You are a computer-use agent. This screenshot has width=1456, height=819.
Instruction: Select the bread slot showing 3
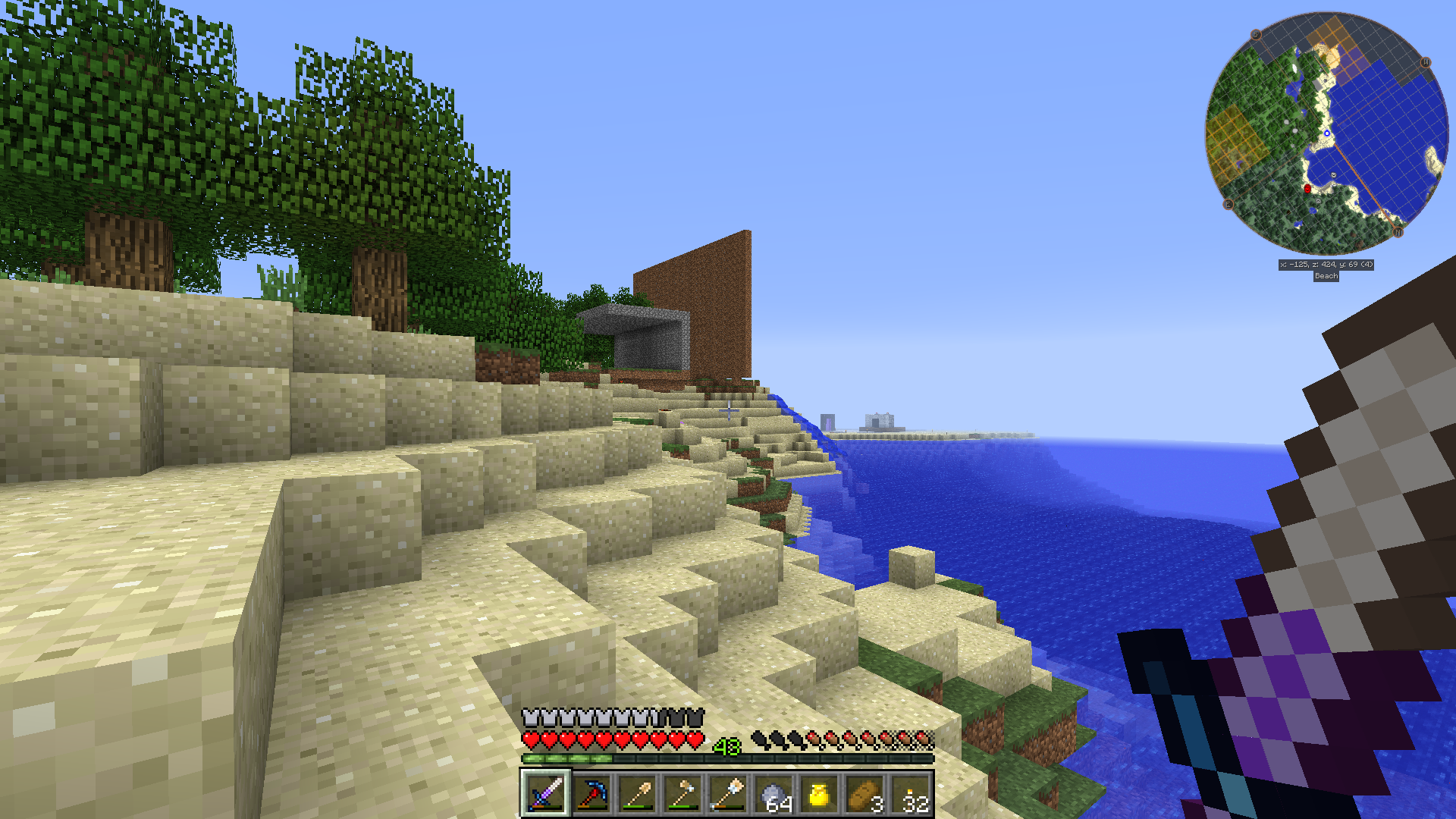click(864, 794)
